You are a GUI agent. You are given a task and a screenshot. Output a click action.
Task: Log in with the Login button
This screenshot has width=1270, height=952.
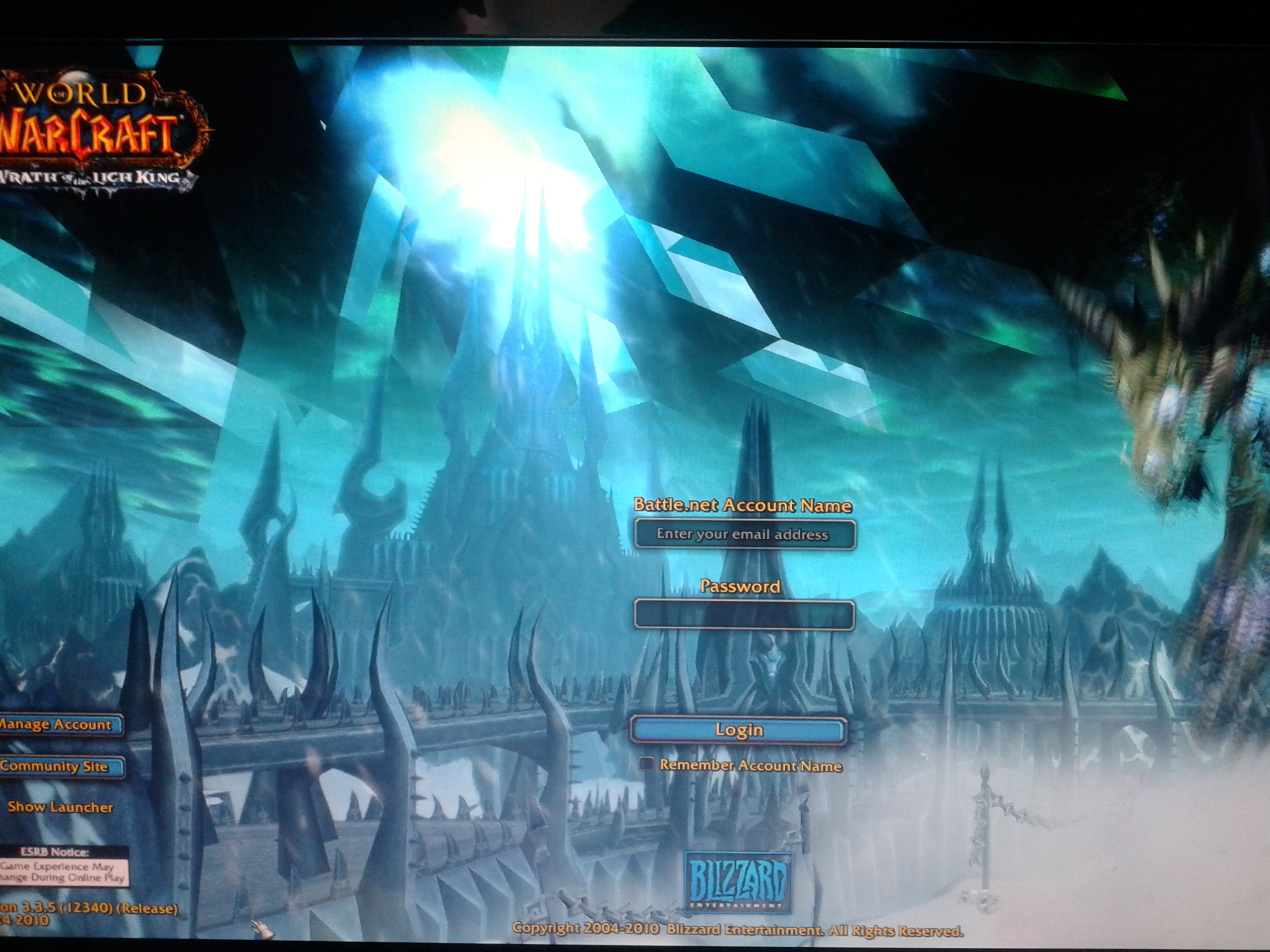coord(738,730)
